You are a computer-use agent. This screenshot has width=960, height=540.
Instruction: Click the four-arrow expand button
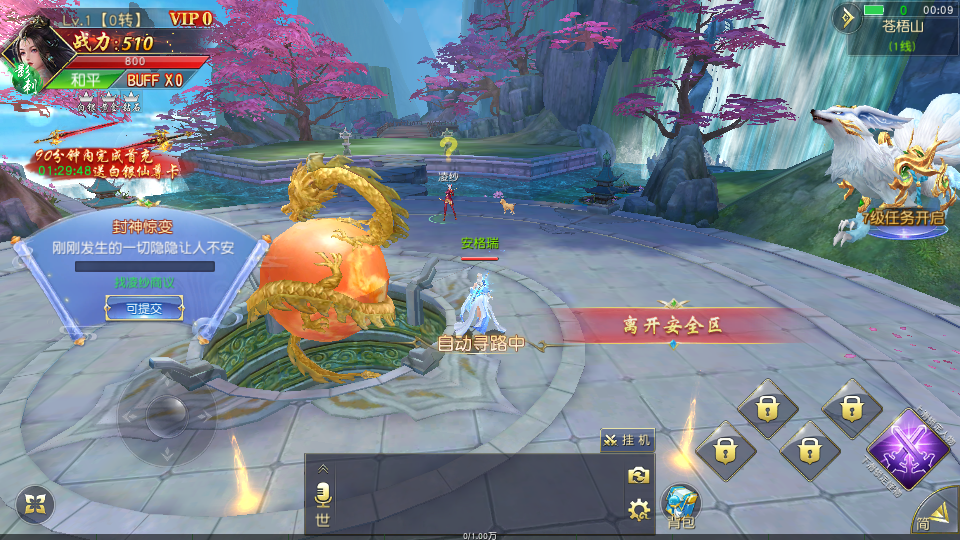point(36,503)
